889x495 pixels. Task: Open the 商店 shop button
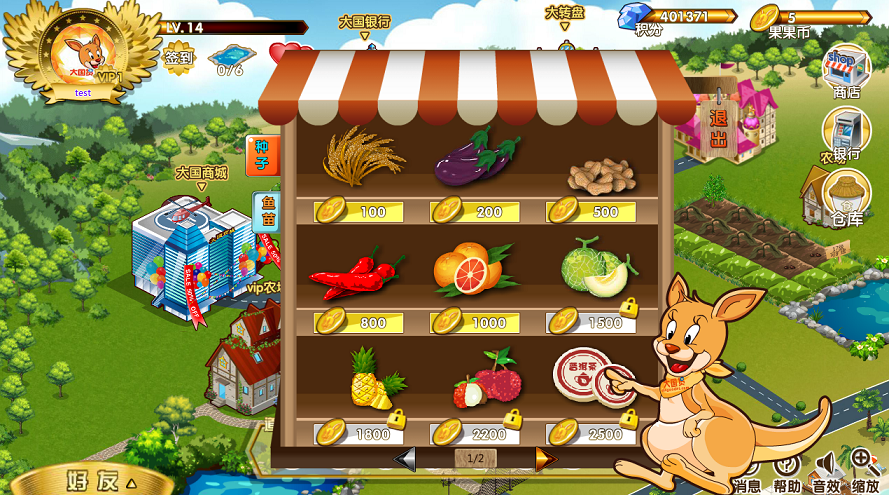coord(845,71)
